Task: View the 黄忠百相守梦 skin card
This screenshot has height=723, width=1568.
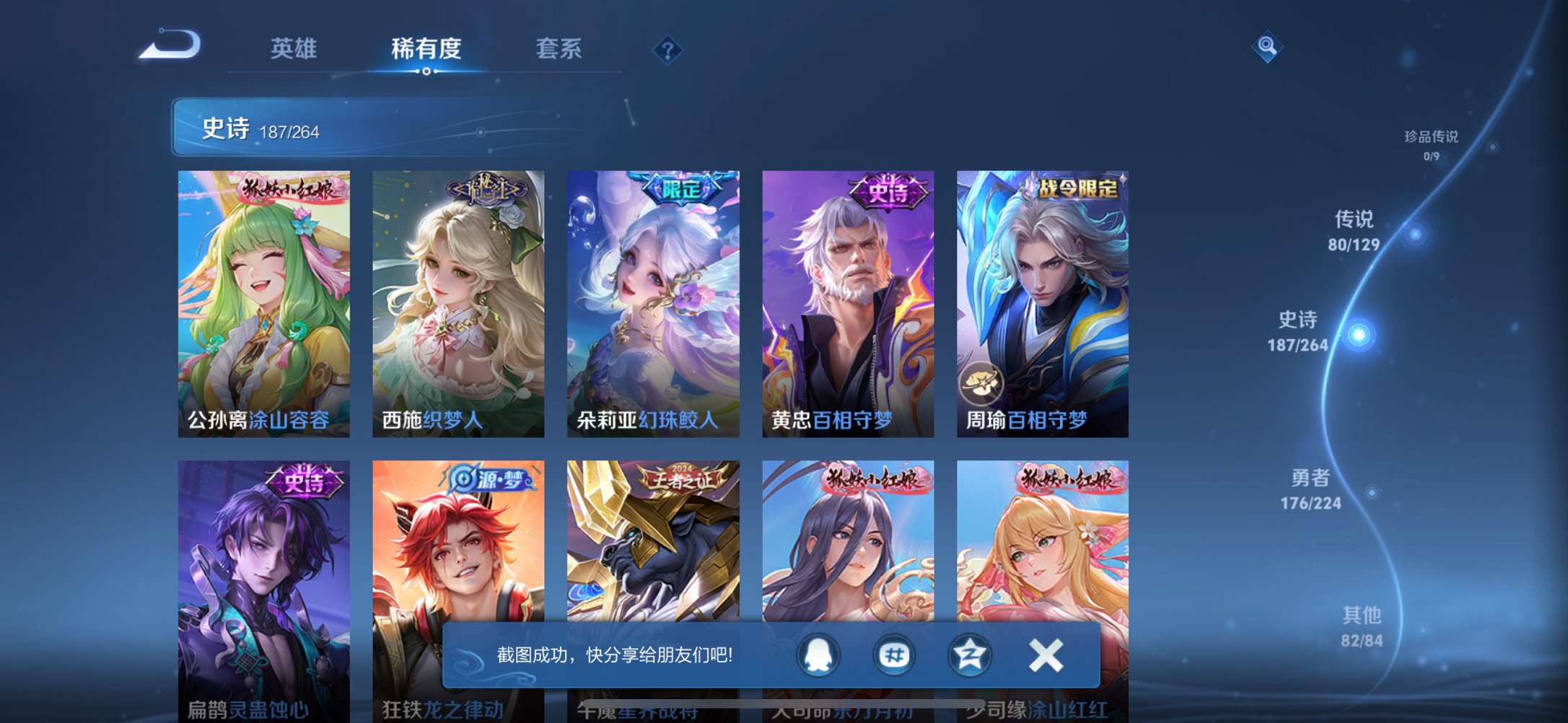Action: click(849, 303)
